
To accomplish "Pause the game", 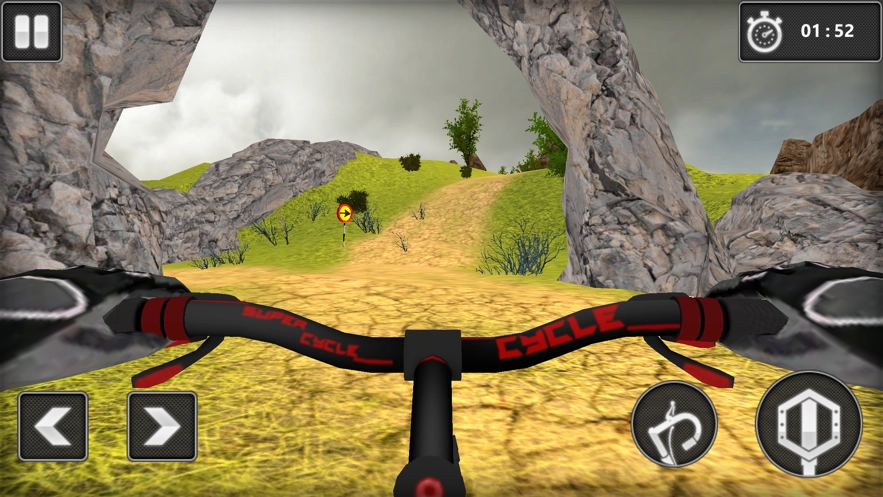I will pyautogui.click(x=31, y=31).
